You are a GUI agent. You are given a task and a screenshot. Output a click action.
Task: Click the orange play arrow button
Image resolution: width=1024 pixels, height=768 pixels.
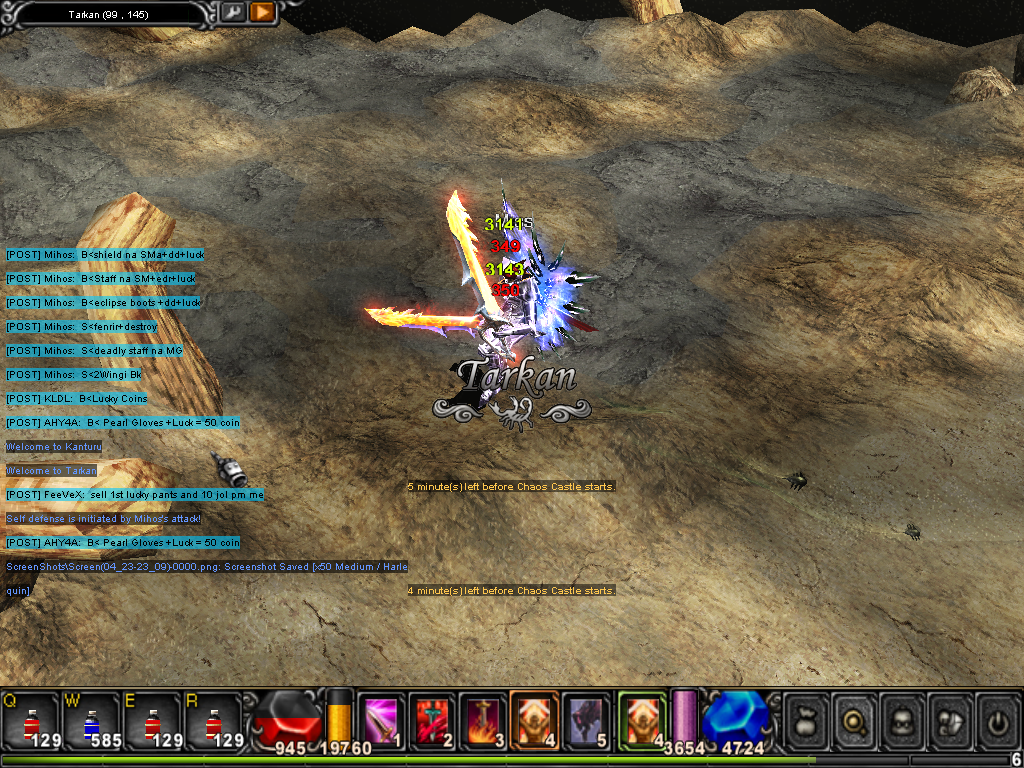262,12
